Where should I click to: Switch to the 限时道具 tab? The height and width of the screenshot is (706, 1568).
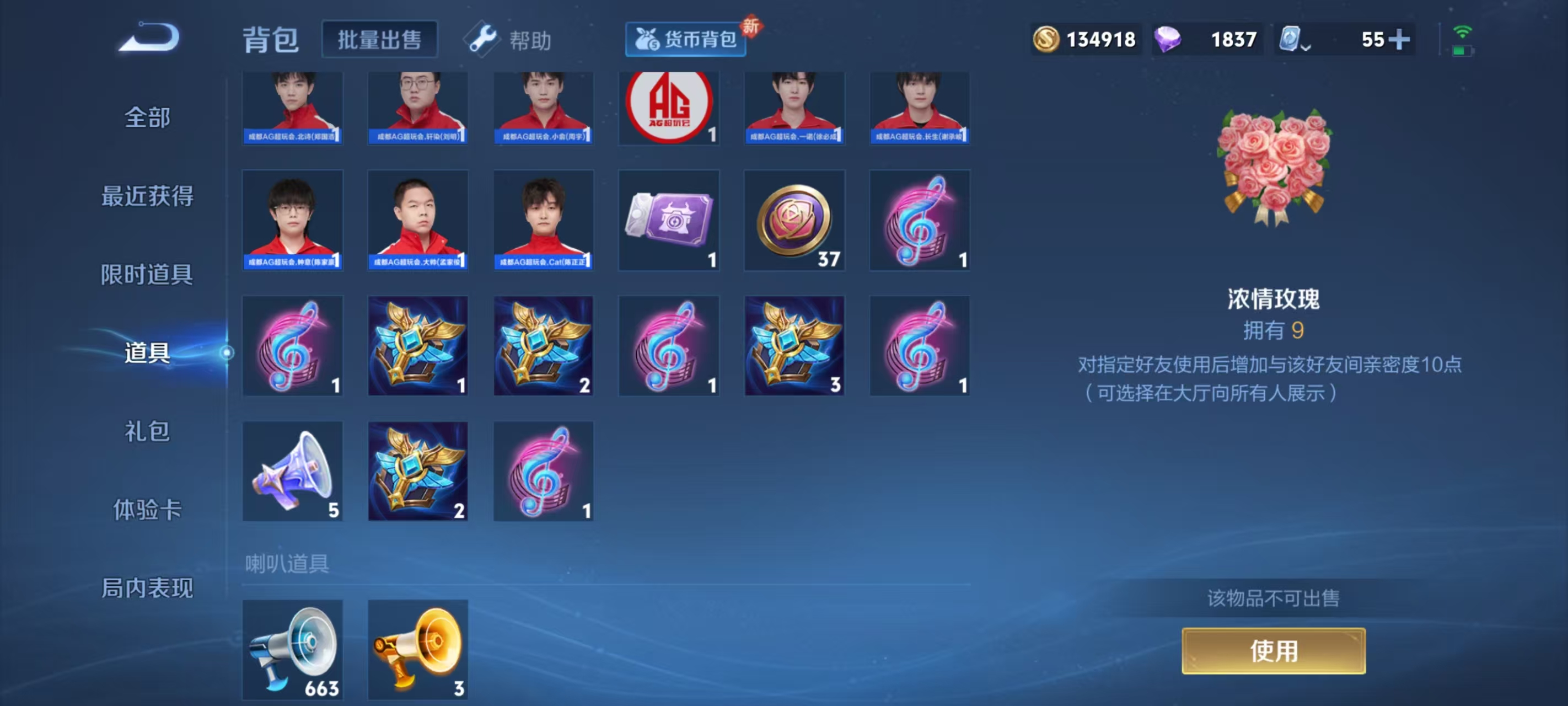point(147,275)
